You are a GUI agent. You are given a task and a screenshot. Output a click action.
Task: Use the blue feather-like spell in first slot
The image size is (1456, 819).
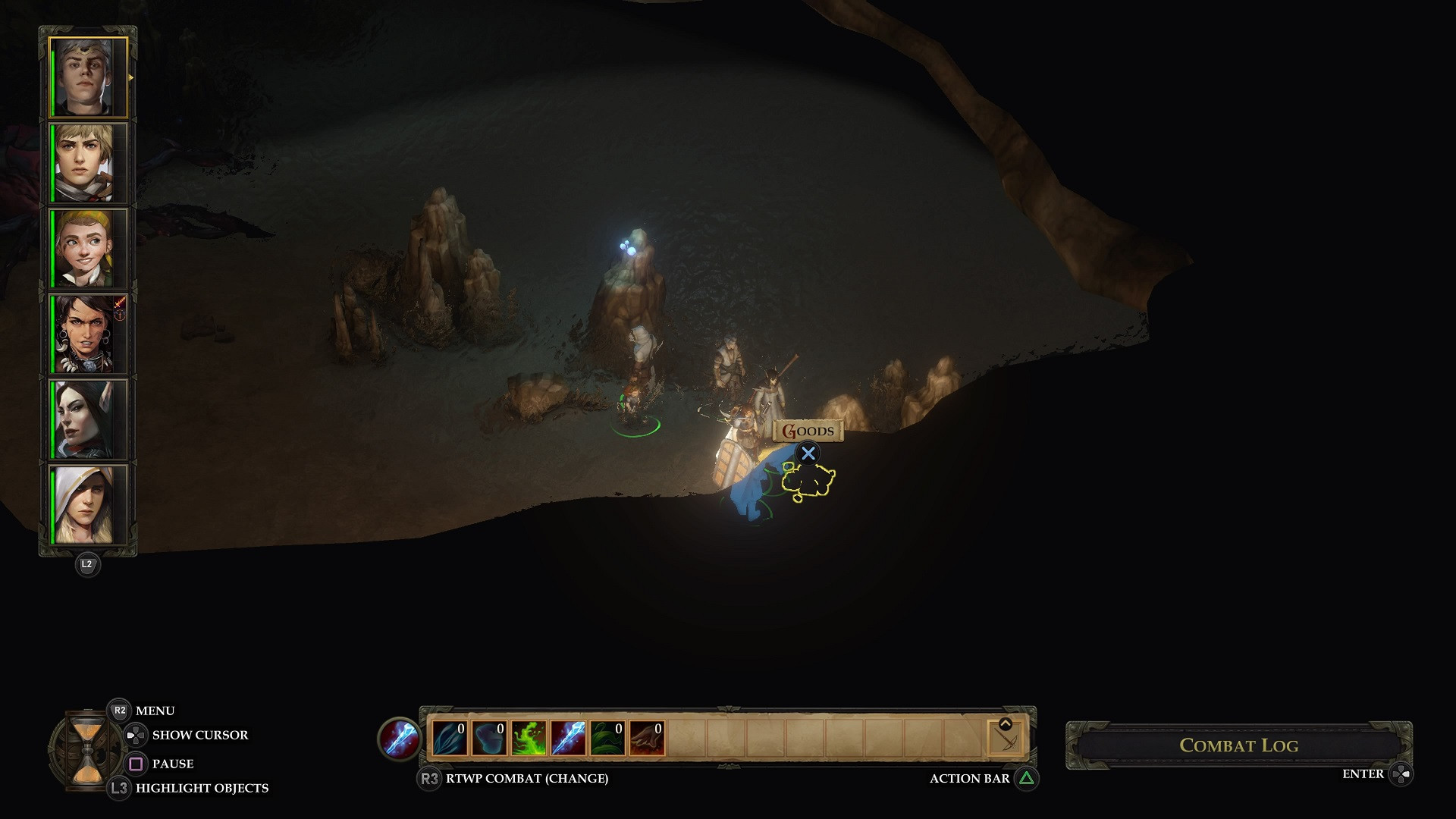[450, 739]
